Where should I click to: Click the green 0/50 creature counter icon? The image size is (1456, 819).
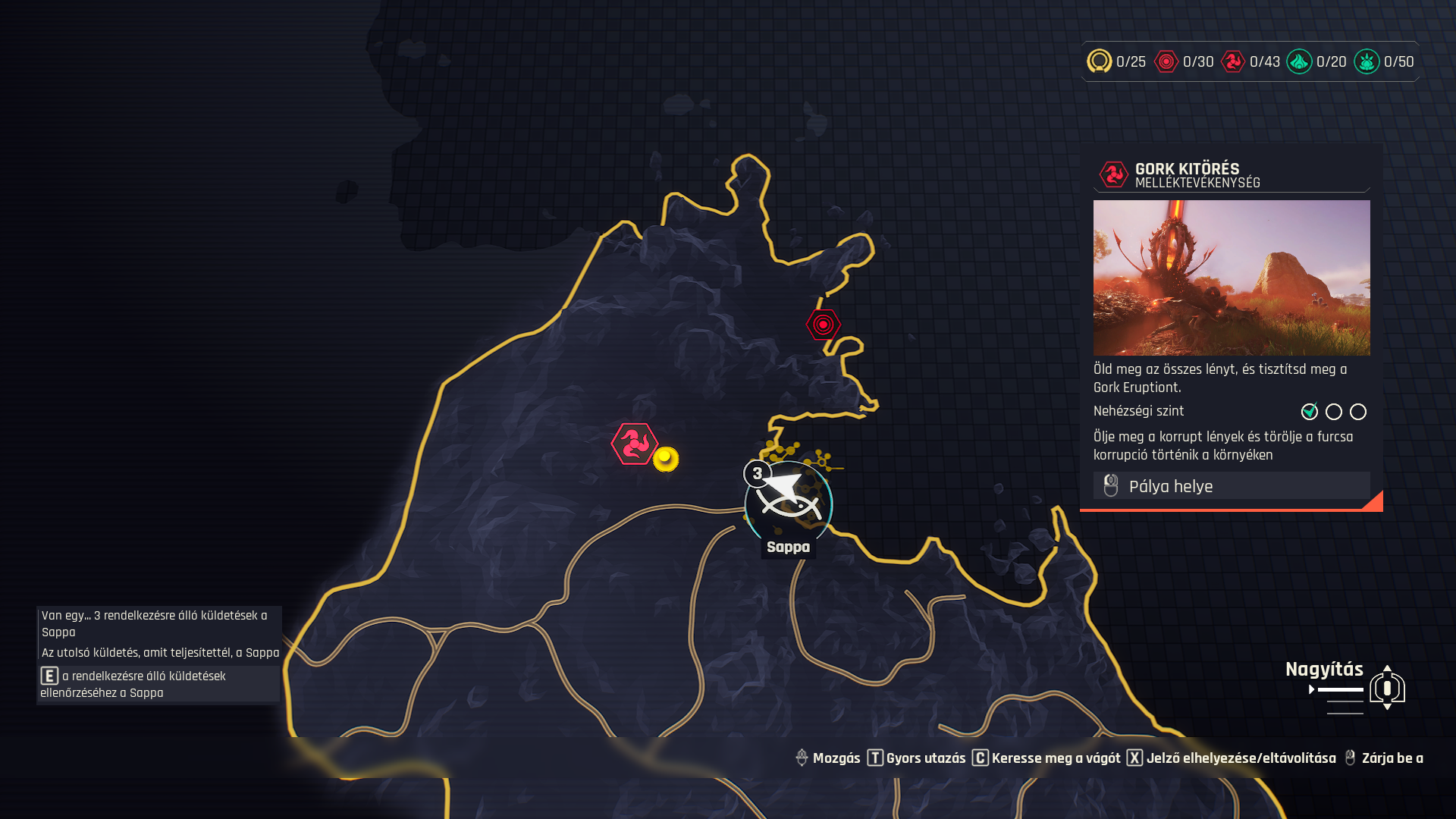click(1367, 61)
